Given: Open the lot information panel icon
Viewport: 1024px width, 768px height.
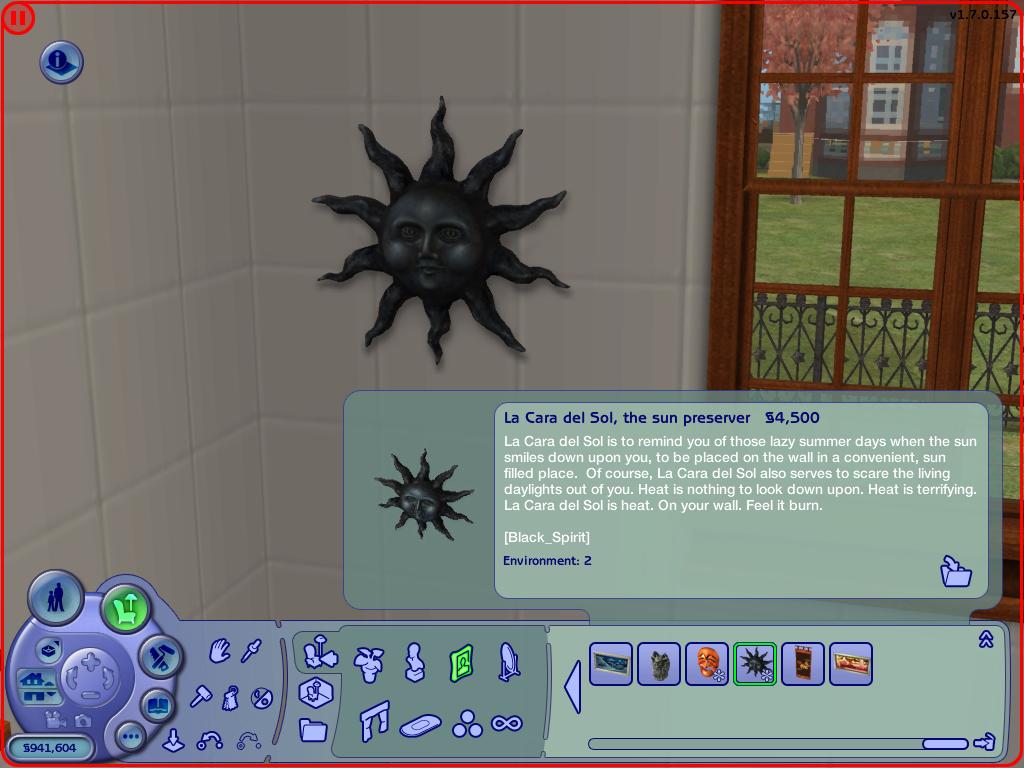Looking at the screenshot, I should pyautogui.click(x=61, y=62).
